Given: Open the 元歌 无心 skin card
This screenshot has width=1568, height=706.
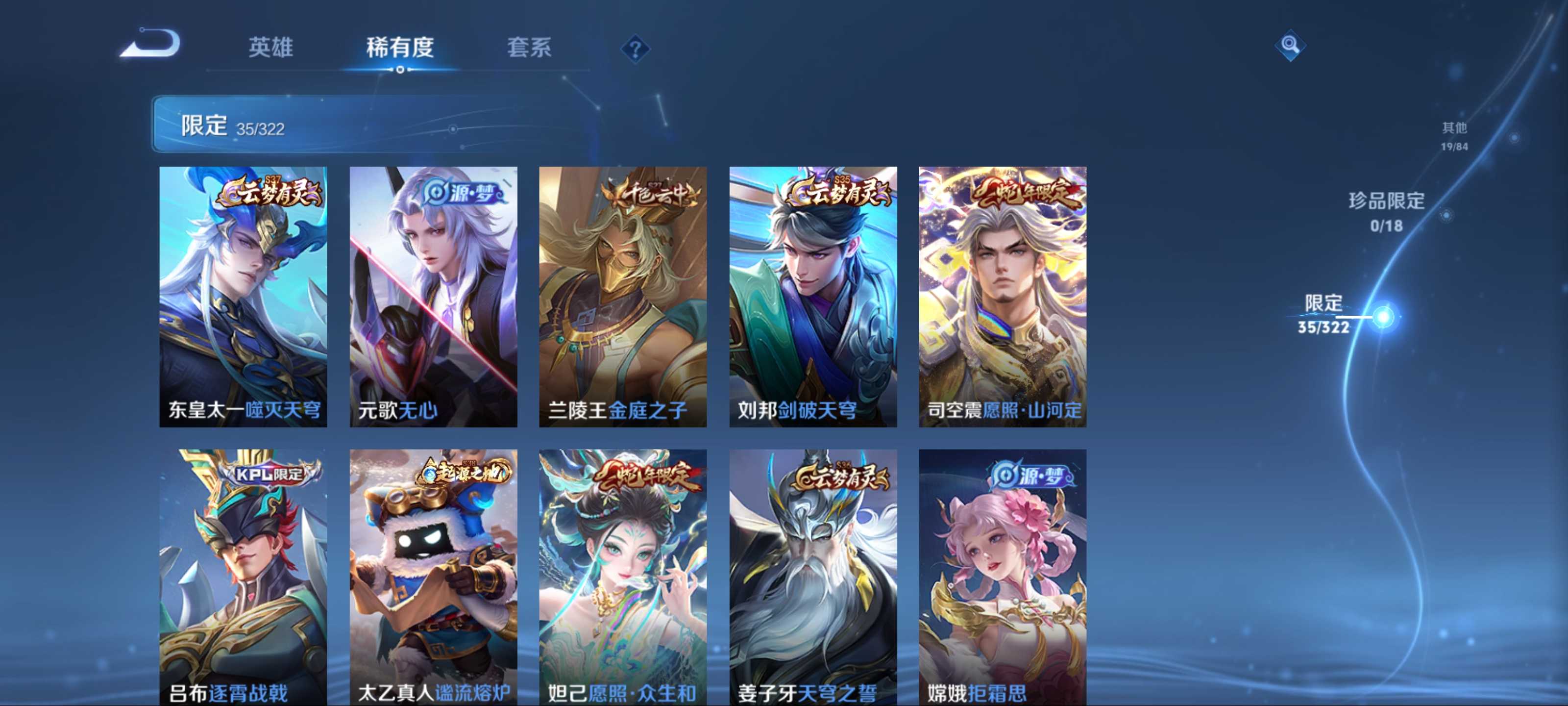Looking at the screenshot, I should point(433,297).
